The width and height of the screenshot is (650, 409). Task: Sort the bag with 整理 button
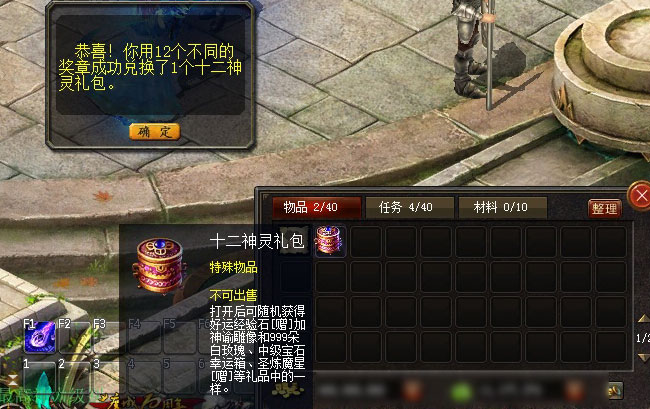pos(604,208)
